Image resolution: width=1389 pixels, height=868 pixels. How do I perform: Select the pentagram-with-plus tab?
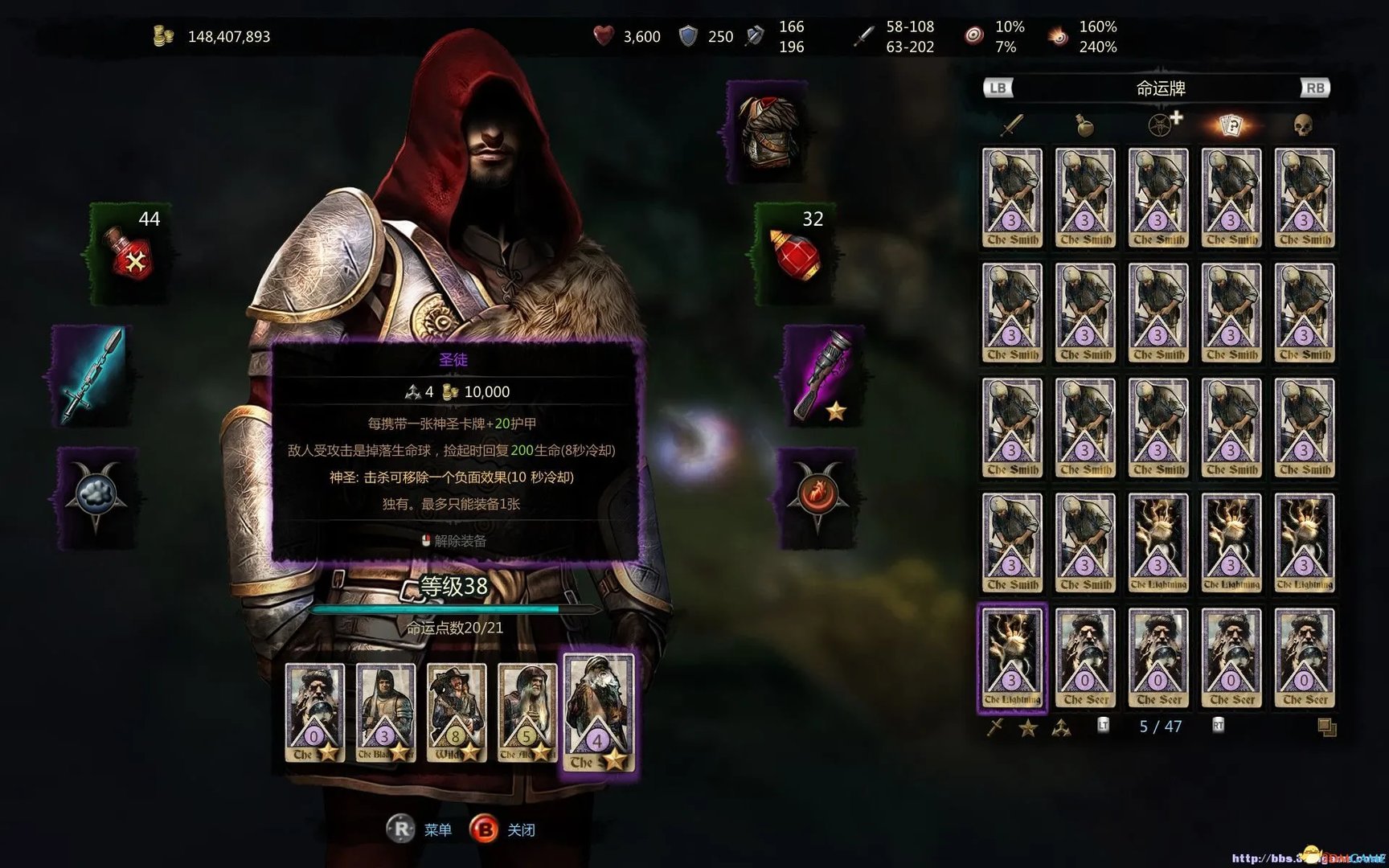pos(1162,125)
